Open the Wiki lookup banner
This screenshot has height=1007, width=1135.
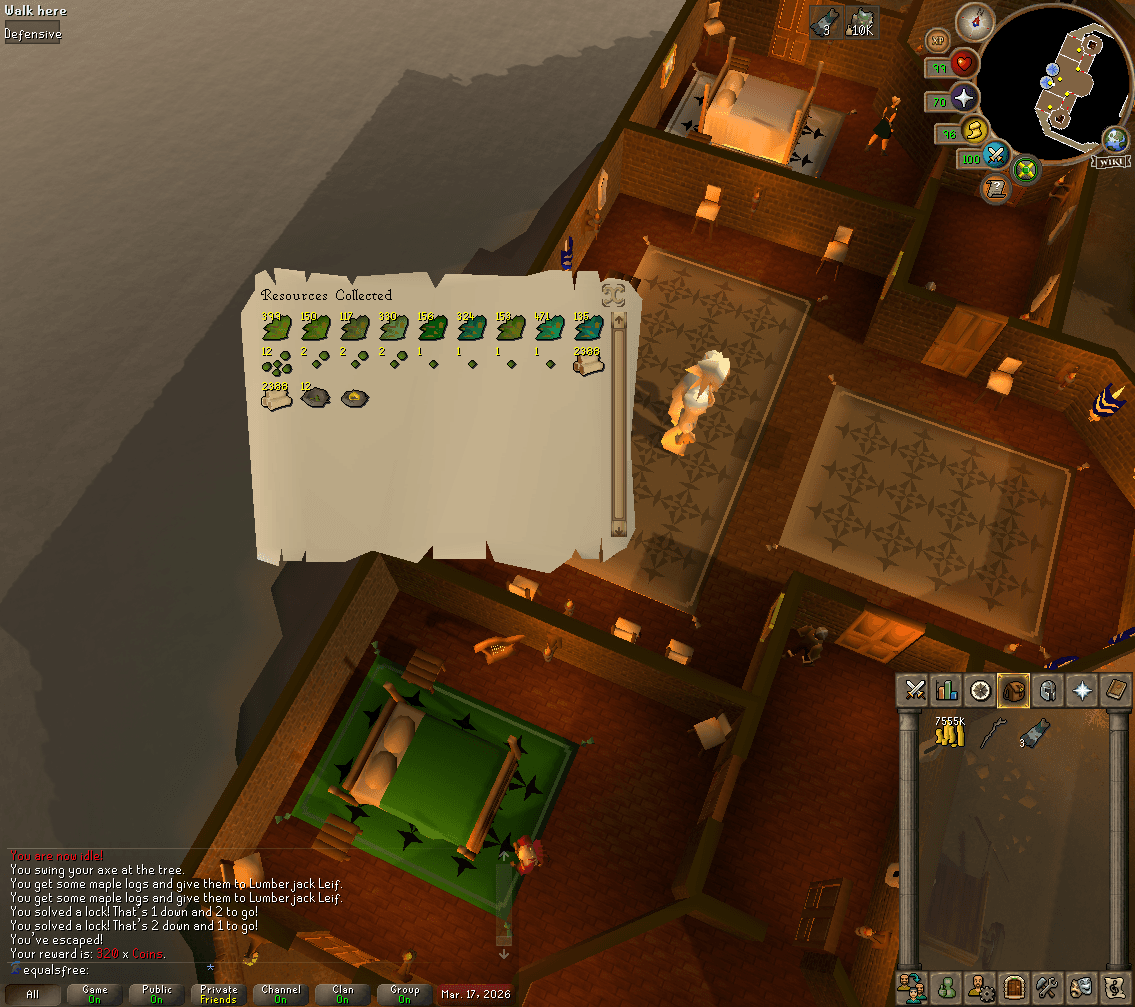[1111, 162]
